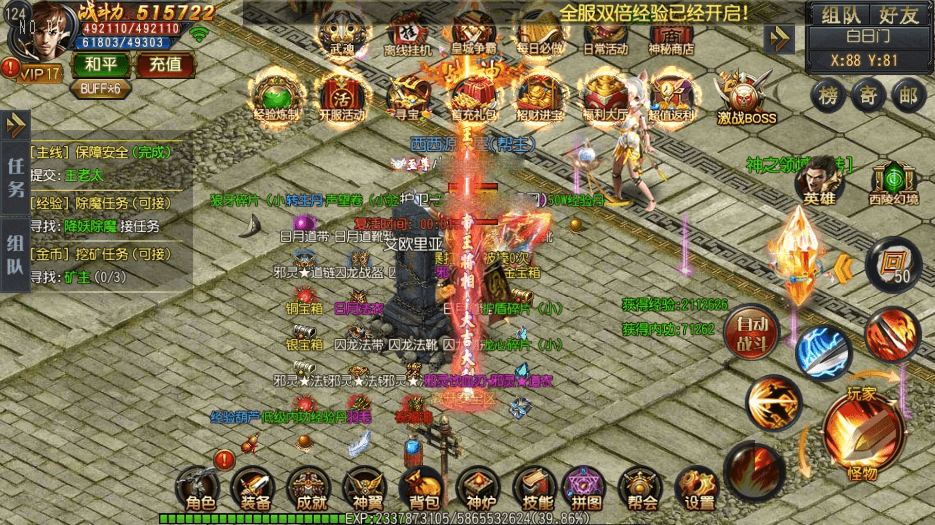The height and width of the screenshot is (525, 935).
Task: Open the 帮会 guild menu
Action: [x=641, y=489]
